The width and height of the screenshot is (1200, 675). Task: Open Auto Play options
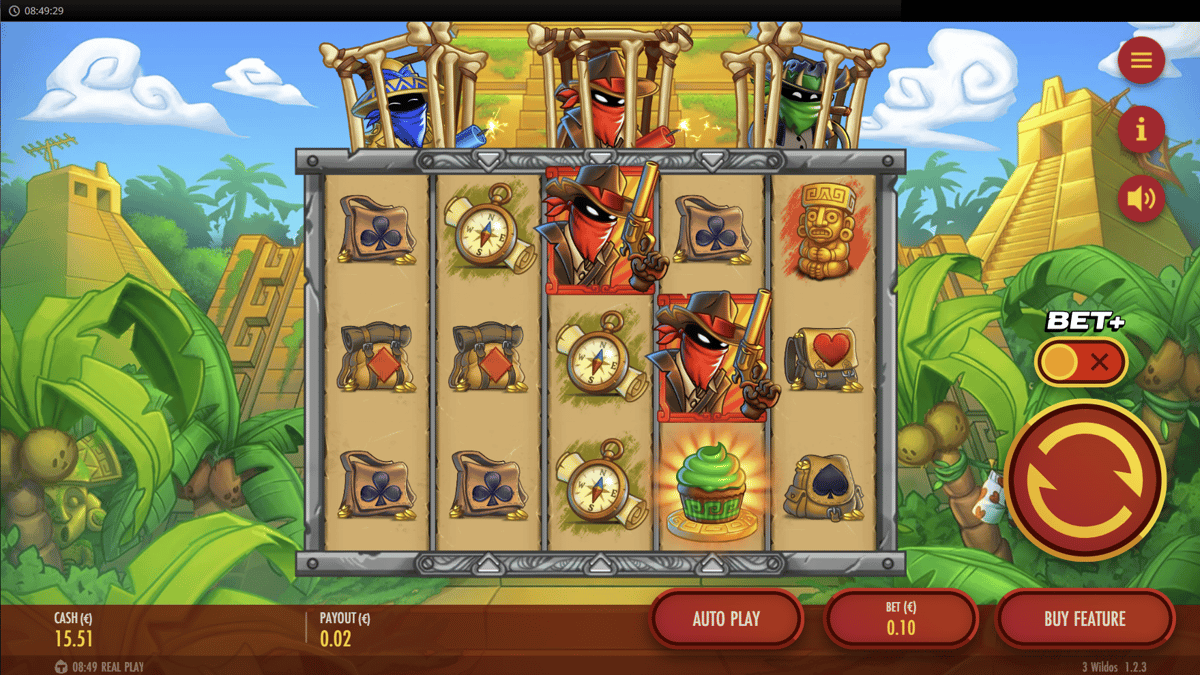point(726,619)
